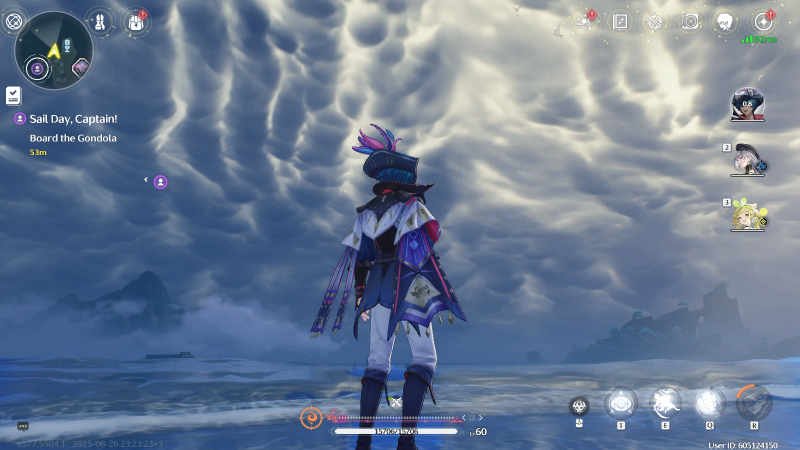Open the weapon and gear icon
Viewport: 800px width, 450px height.
pos(100,21)
